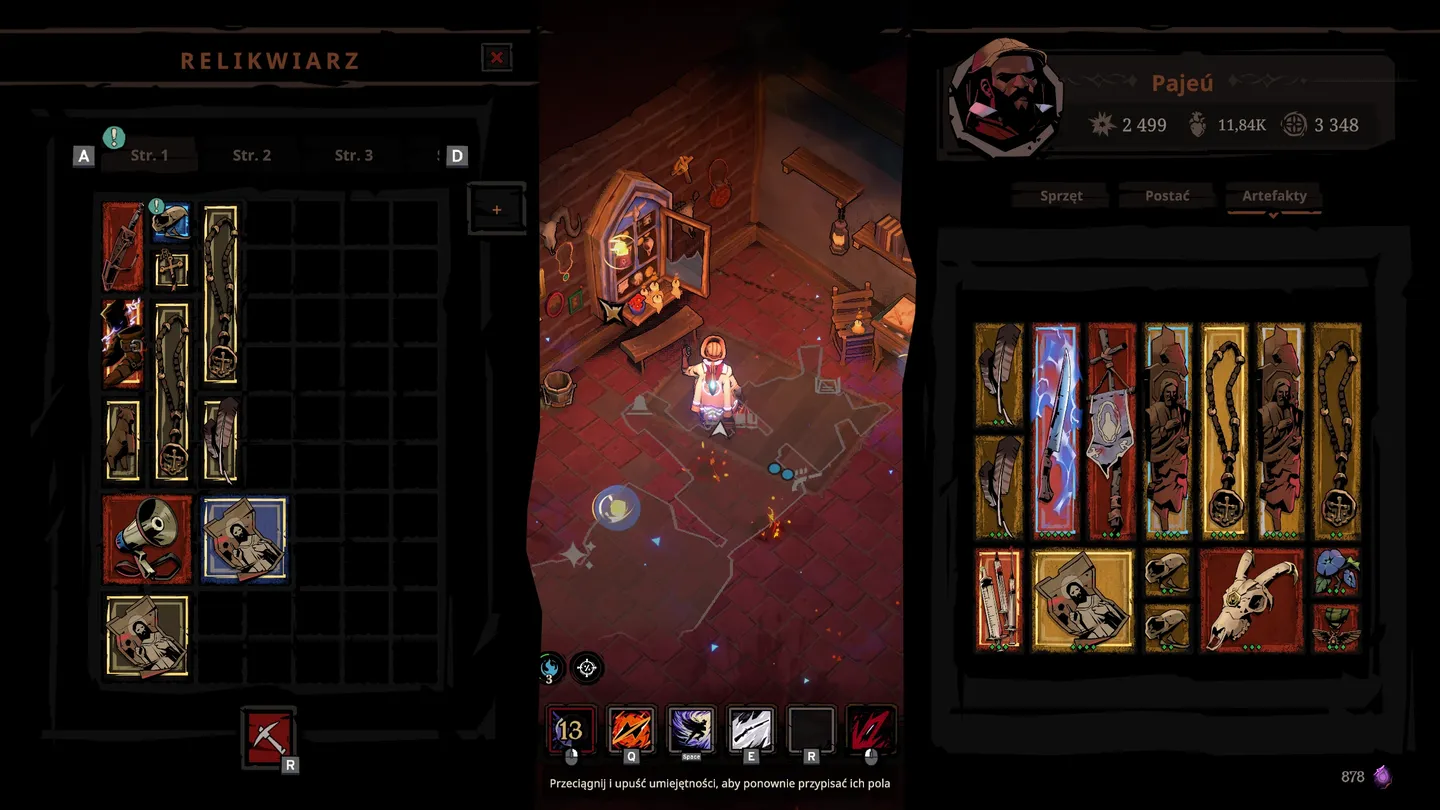
Task: Close the Relikwiarz panel
Action: point(496,58)
